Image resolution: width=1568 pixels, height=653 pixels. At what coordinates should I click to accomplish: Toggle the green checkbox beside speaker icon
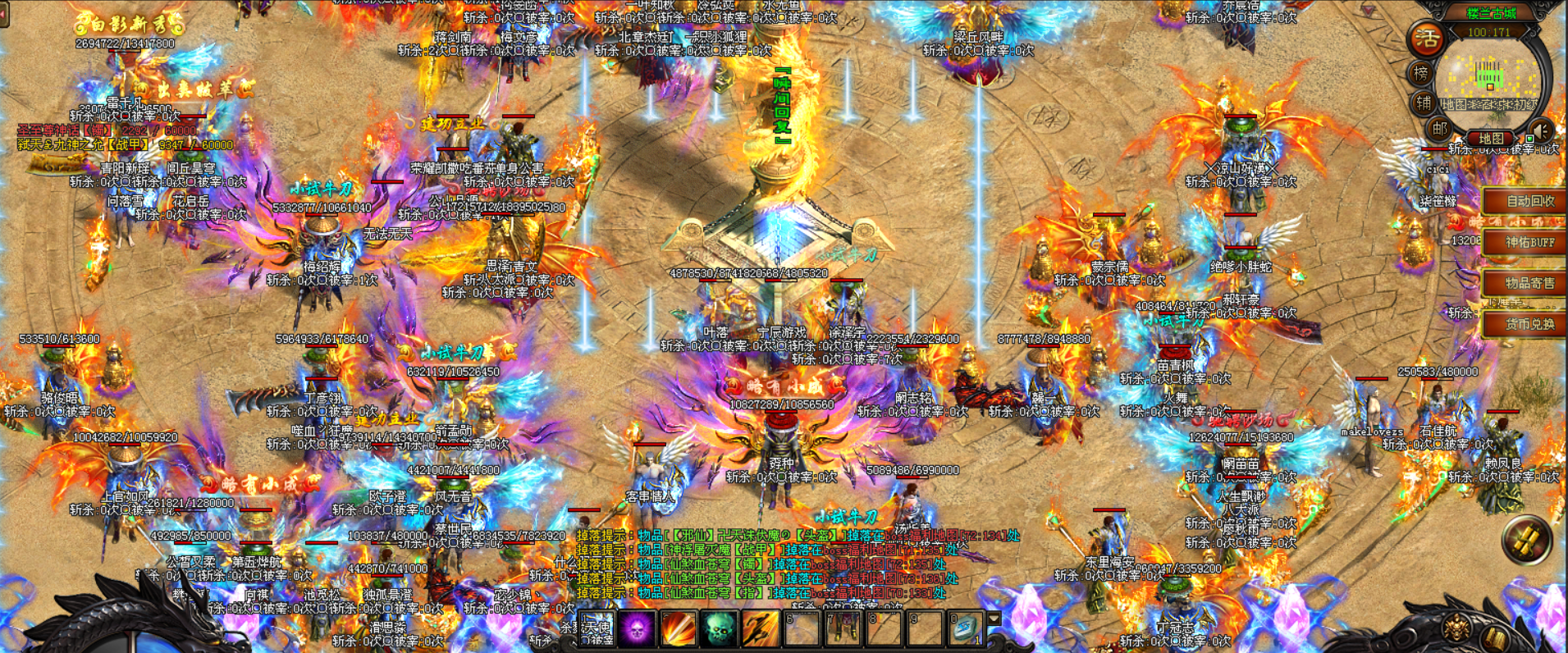pos(1530,139)
